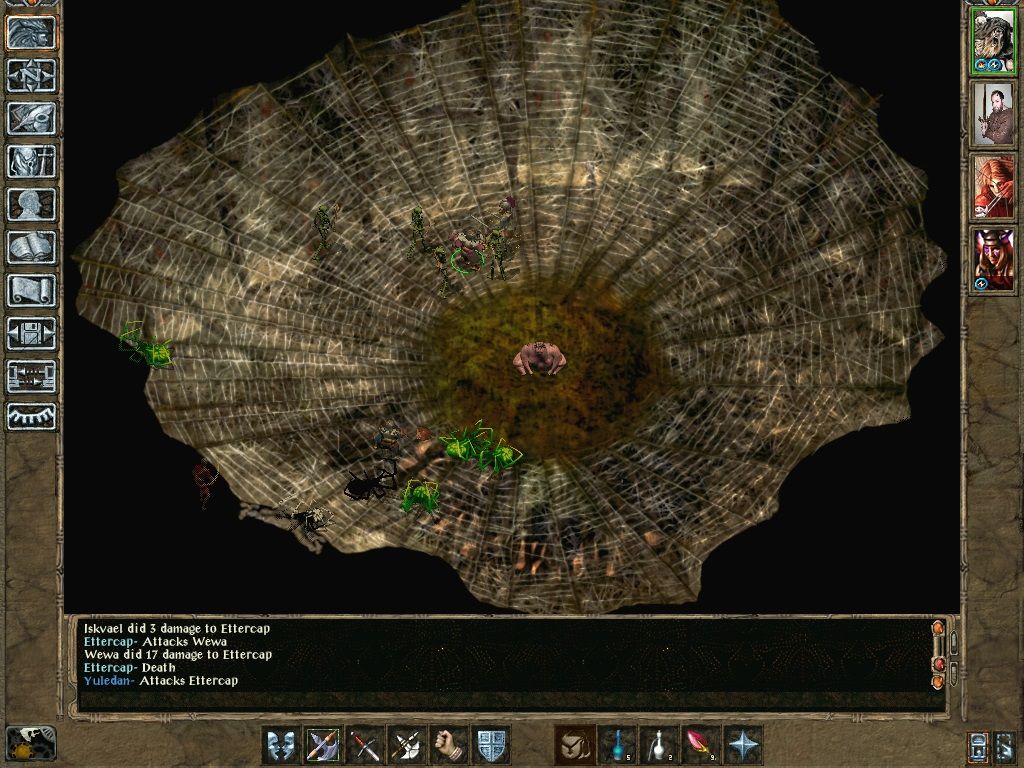Select the red-haired character portrait
The width and height of the screenshot is (1024, 768).
992,187
